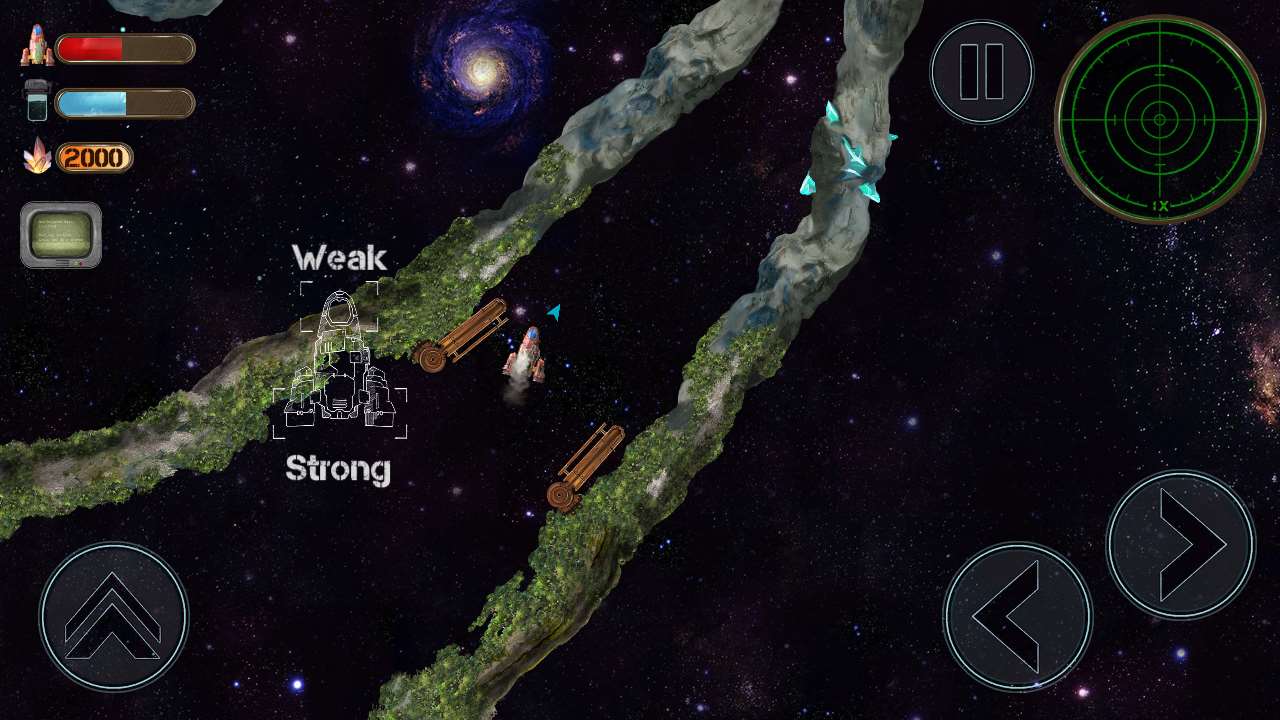Click the Weak label above the ship blueprint
This screenshot has height=720, width=1280.
pos(340,258)
